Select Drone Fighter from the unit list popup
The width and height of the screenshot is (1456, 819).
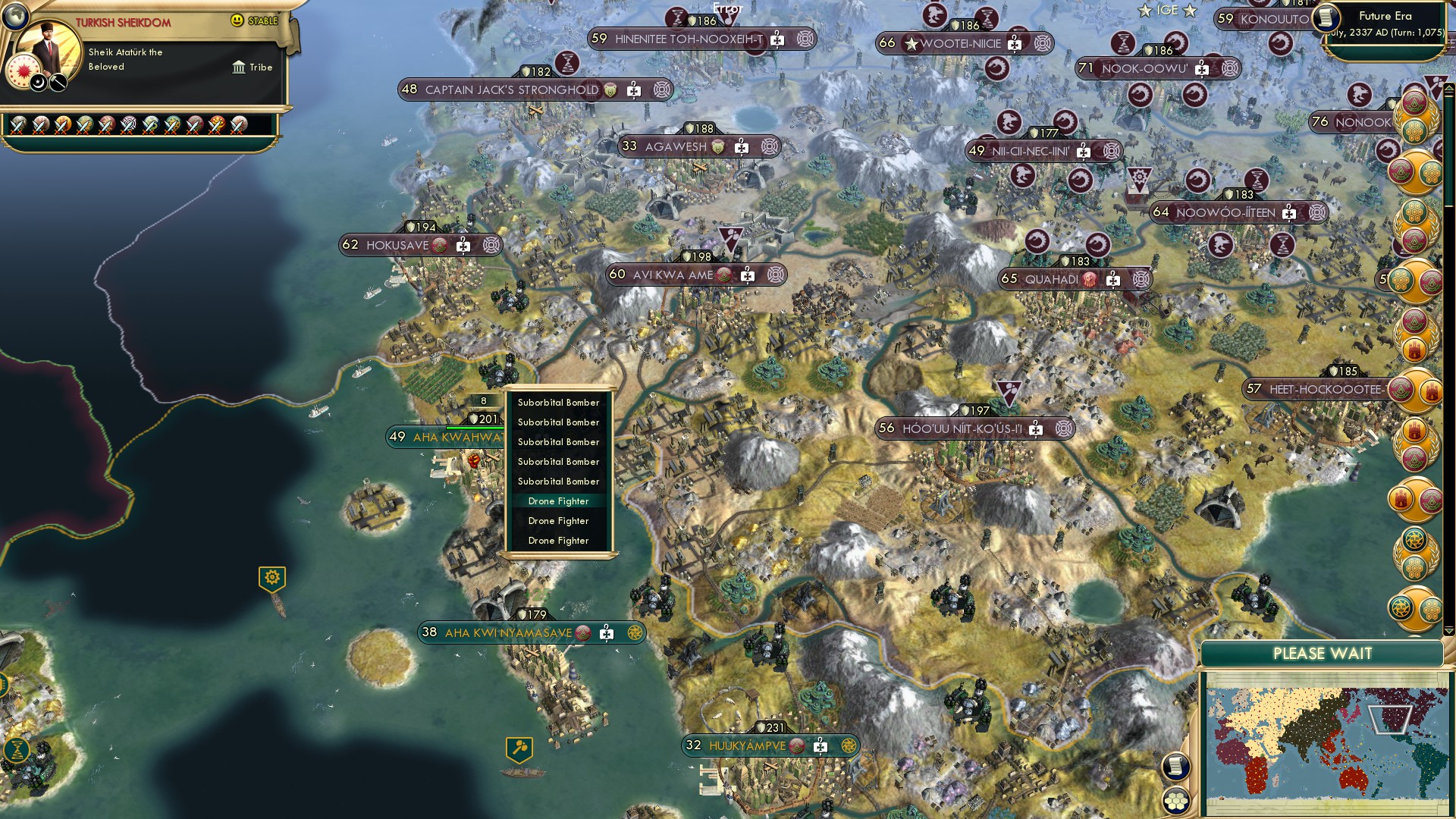point(558,501)
